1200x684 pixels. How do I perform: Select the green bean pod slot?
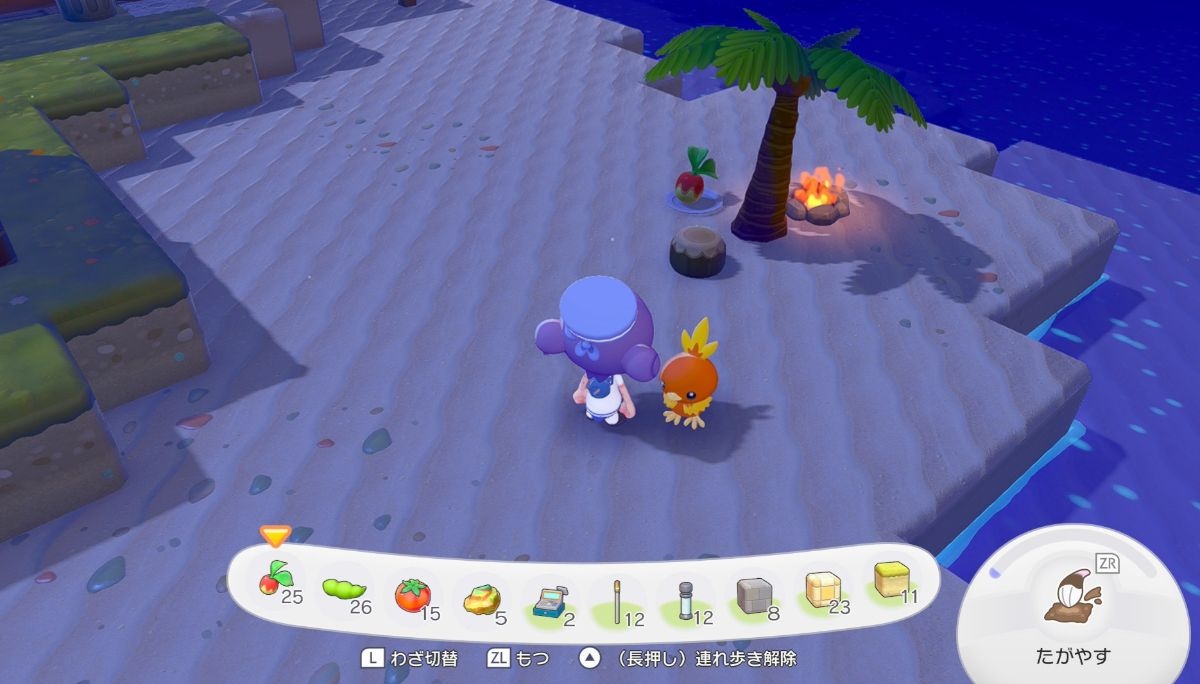coord(344,590)
